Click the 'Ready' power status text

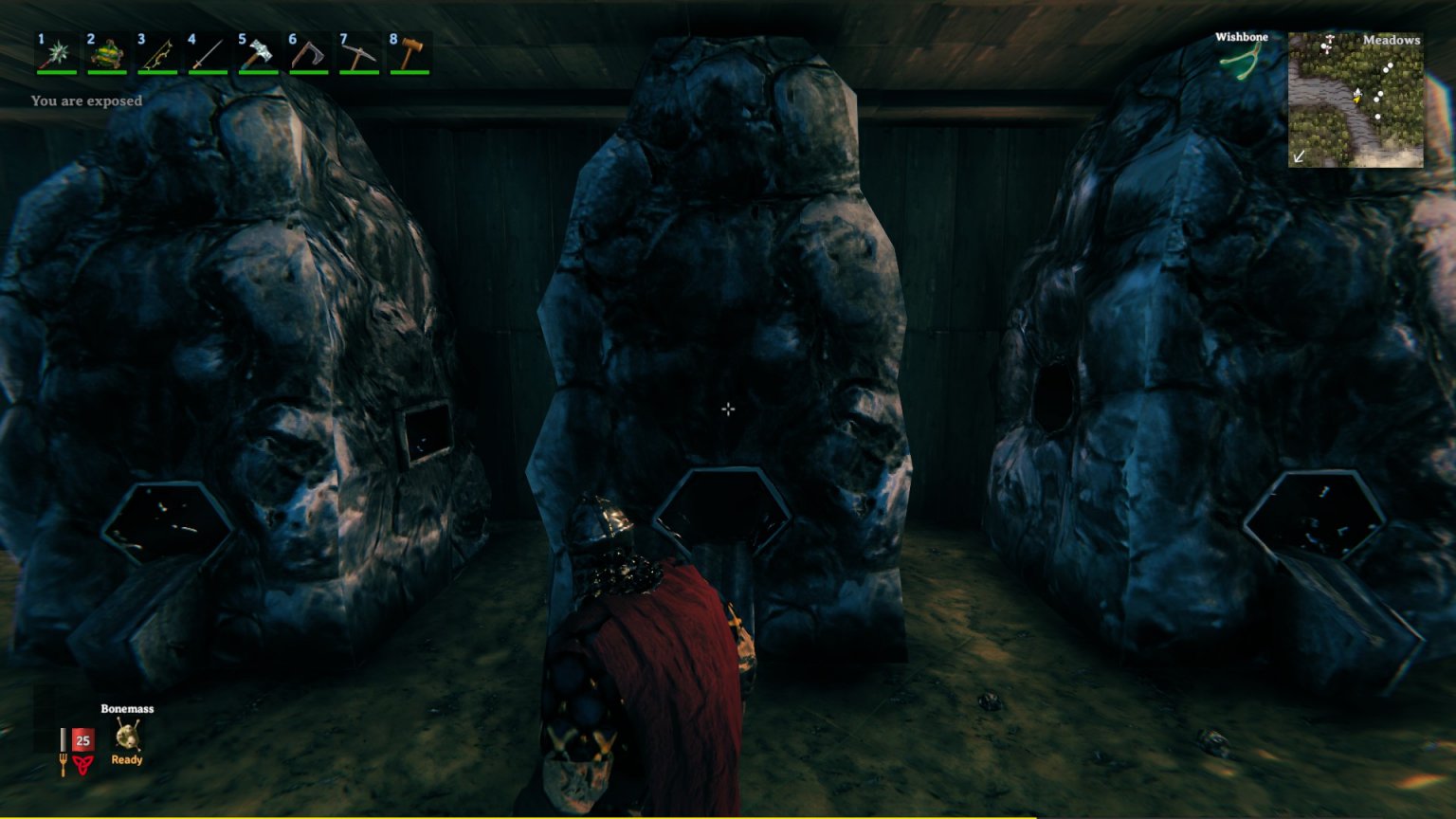click(127, 759)
